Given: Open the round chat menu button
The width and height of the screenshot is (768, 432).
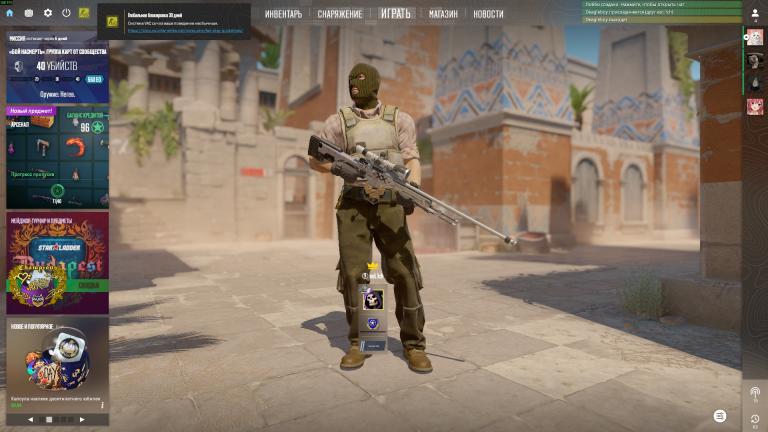Looking at the screenshot, I should 720,416.
